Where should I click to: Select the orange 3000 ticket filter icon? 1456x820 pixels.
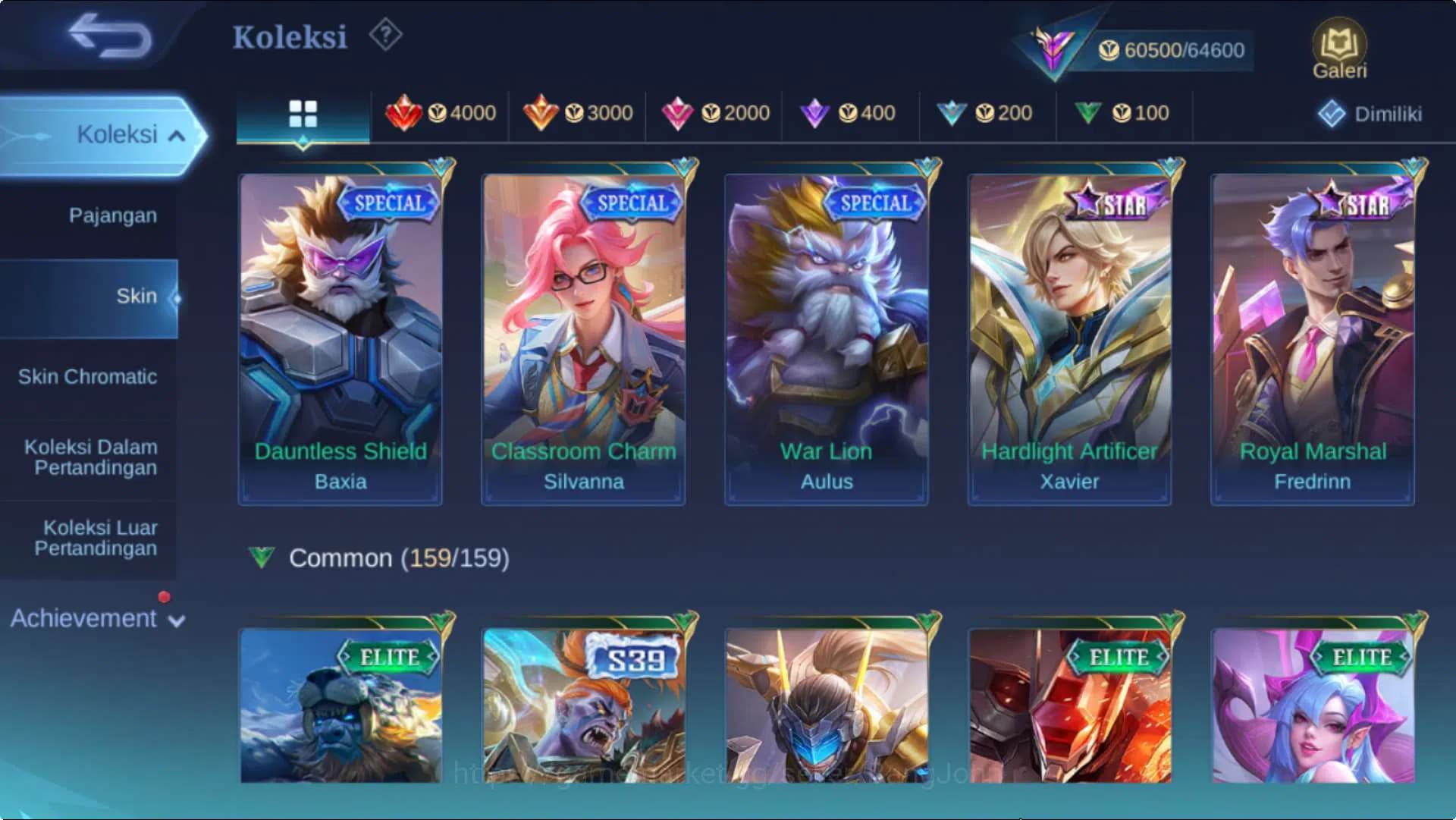point(541,112)
